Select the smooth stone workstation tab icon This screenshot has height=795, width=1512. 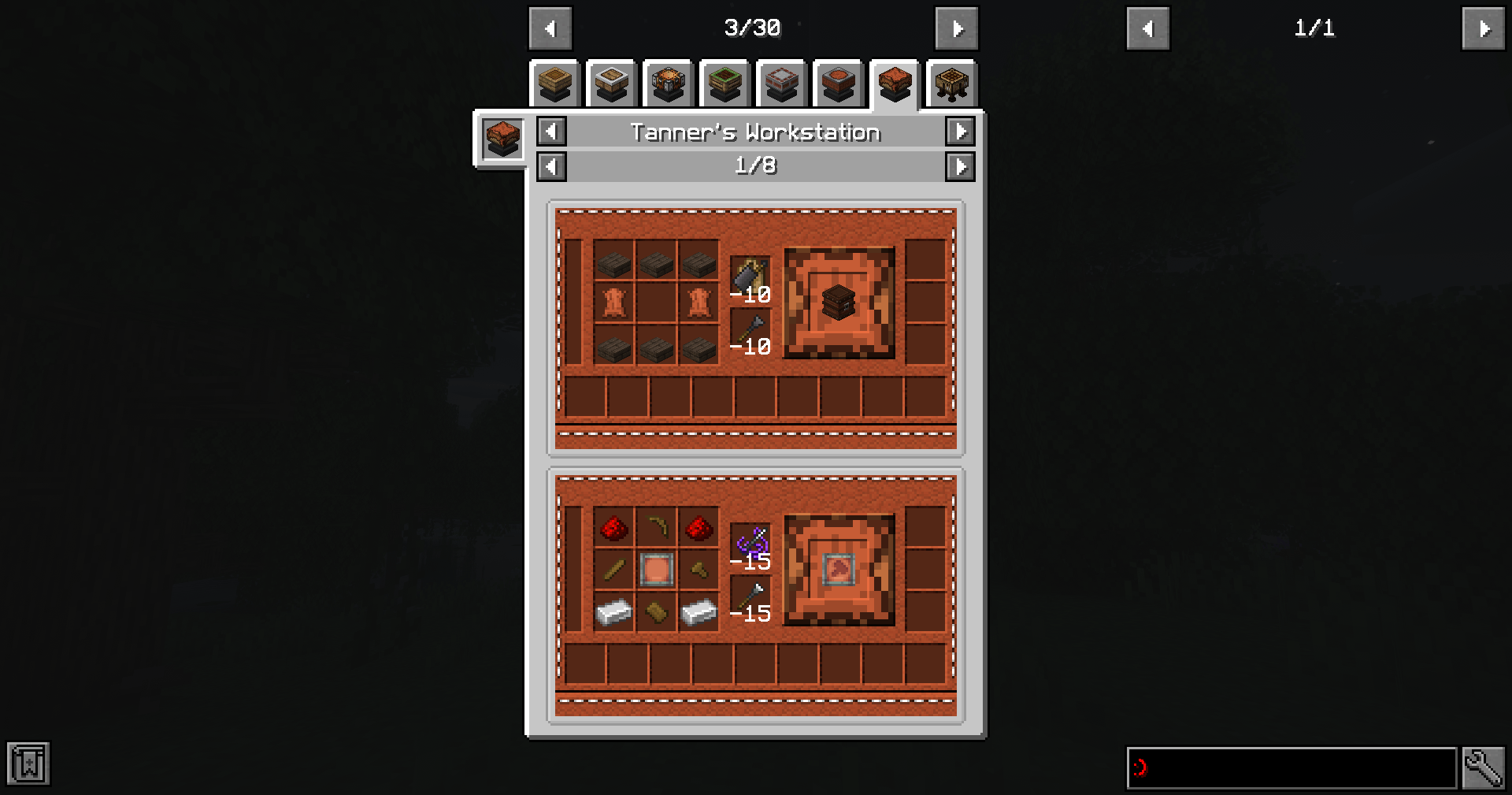[612, 83]
